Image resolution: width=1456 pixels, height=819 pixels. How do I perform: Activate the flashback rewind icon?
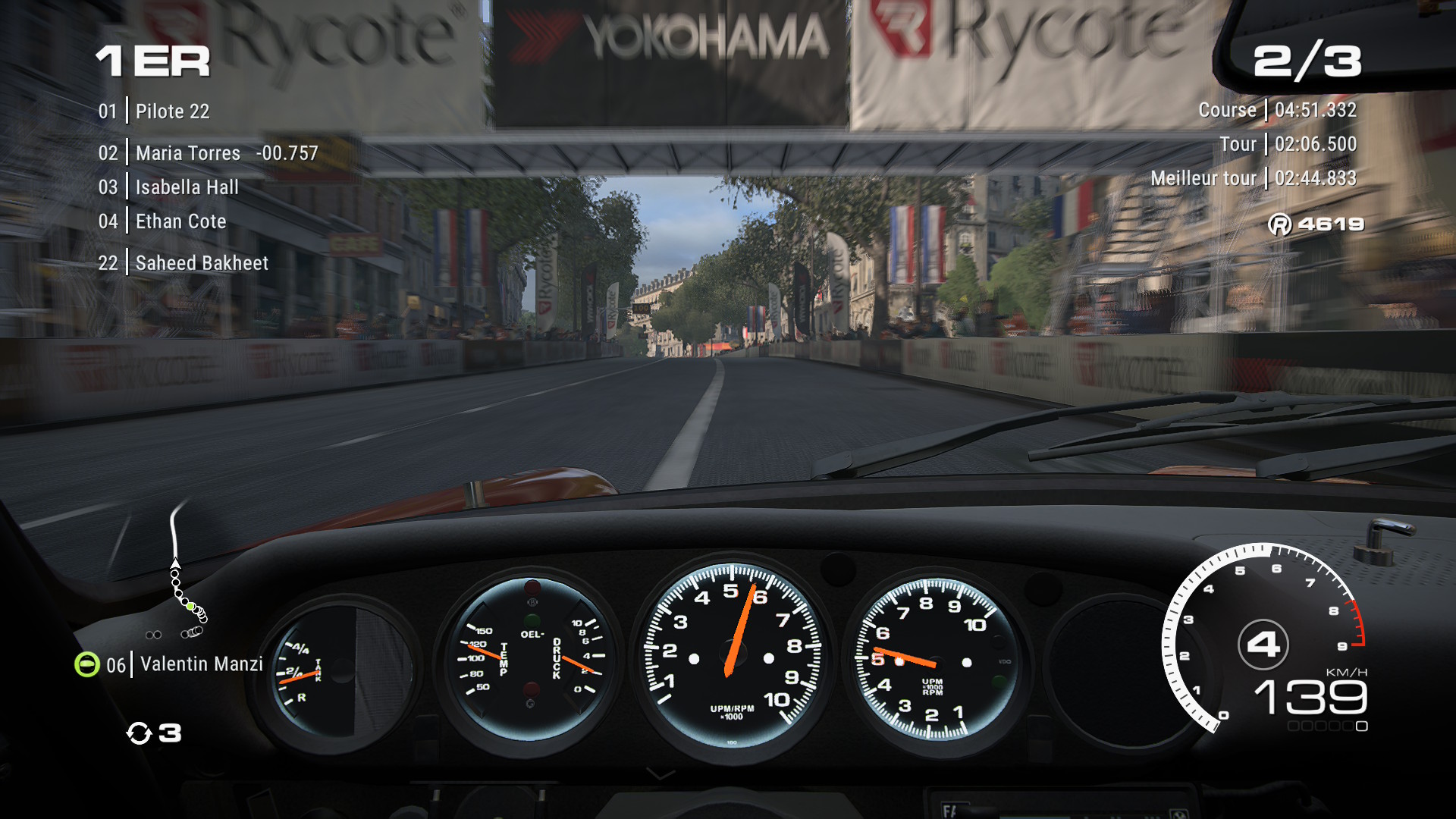[x=139, y=733]
